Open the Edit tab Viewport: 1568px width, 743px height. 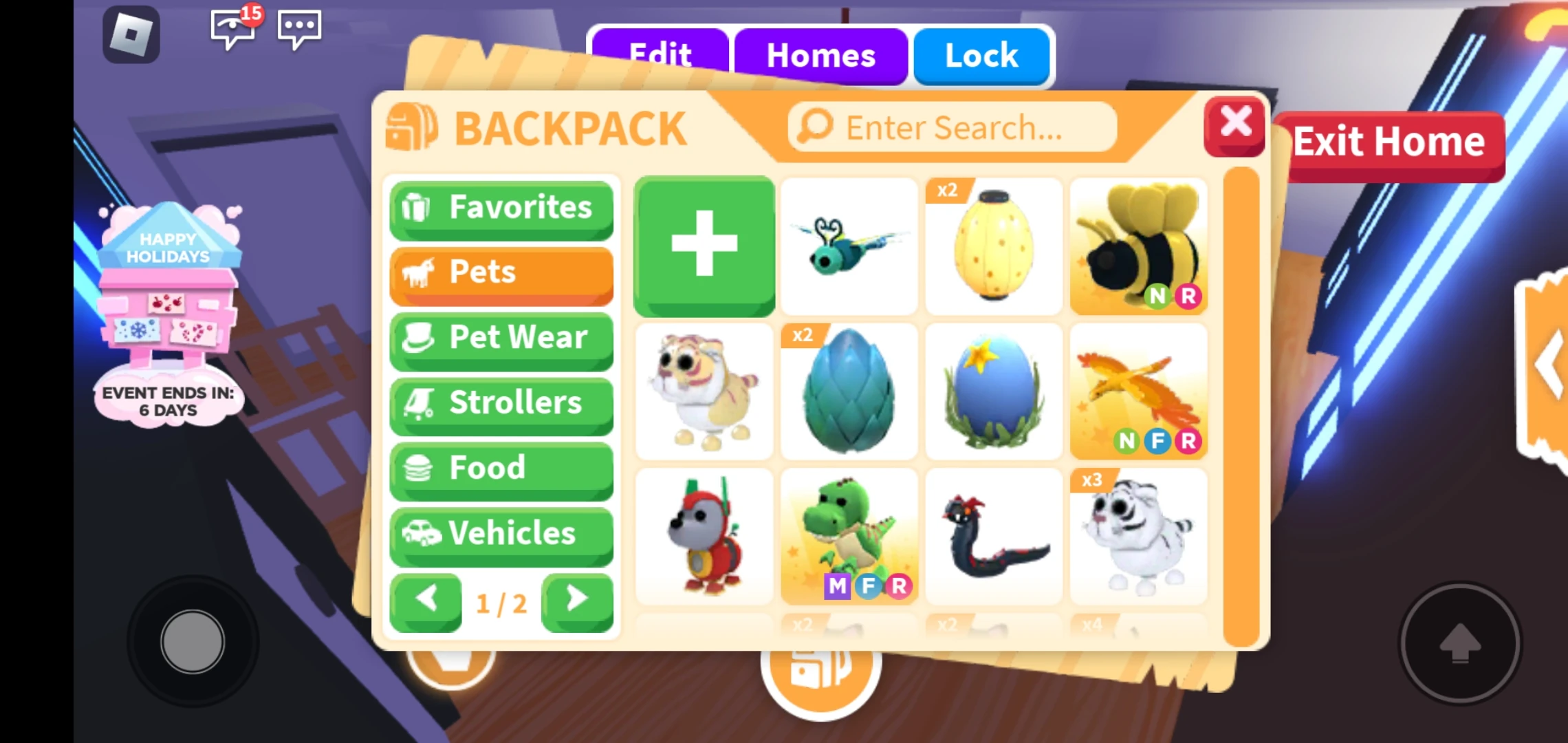coord(661,56)
